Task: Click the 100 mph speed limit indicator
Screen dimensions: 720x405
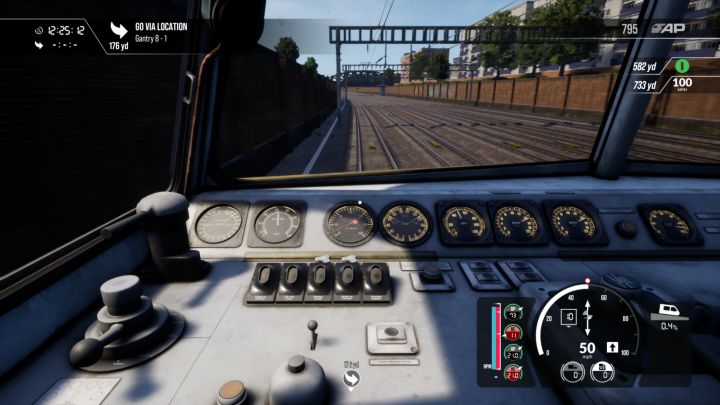Action: 684,86
